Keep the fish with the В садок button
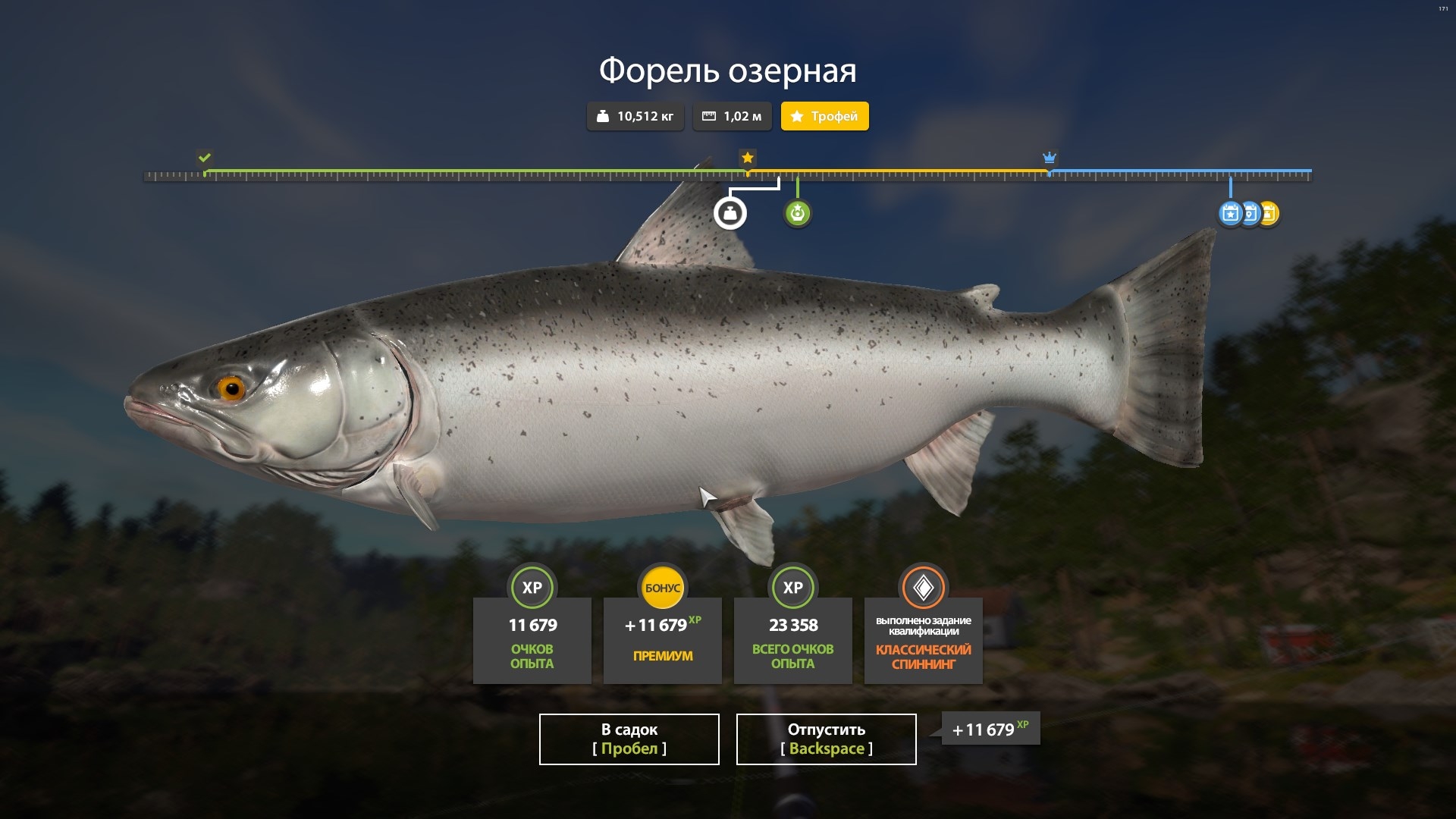The image size is (1456, 819). (629, 739)
